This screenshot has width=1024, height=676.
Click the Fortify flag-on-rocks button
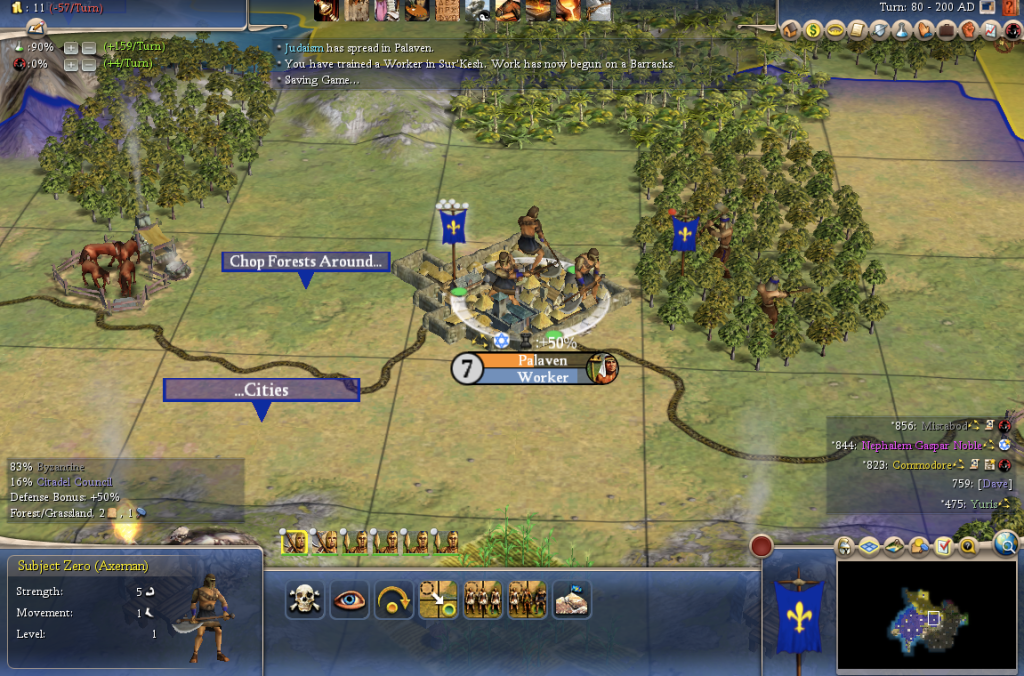click(571, 599)
